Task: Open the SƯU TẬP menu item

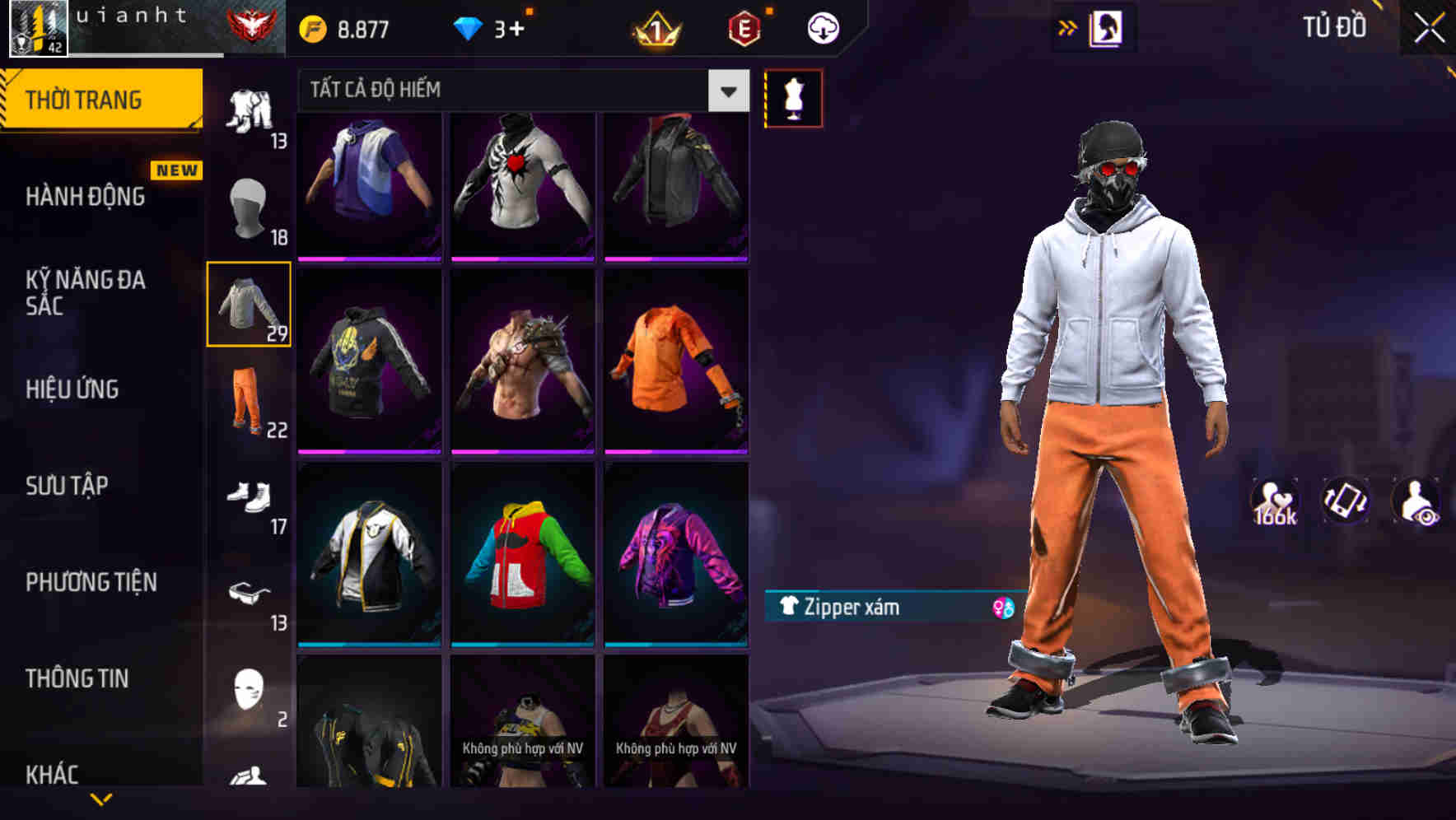Action: coord(64,486)
